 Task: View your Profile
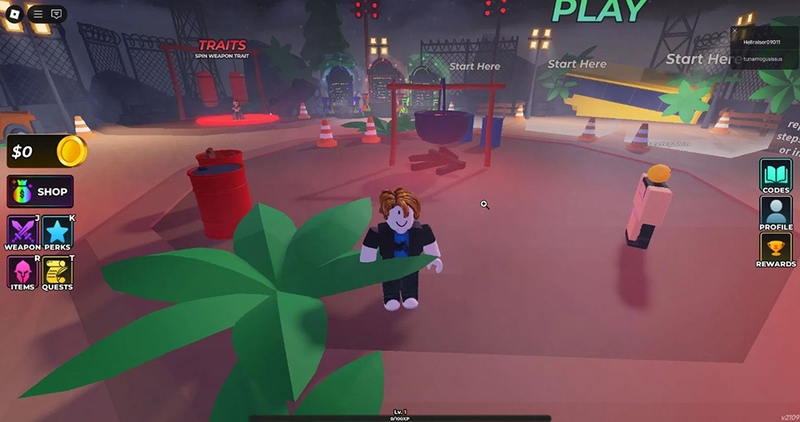pyautogui.click(x=775, y=213)
